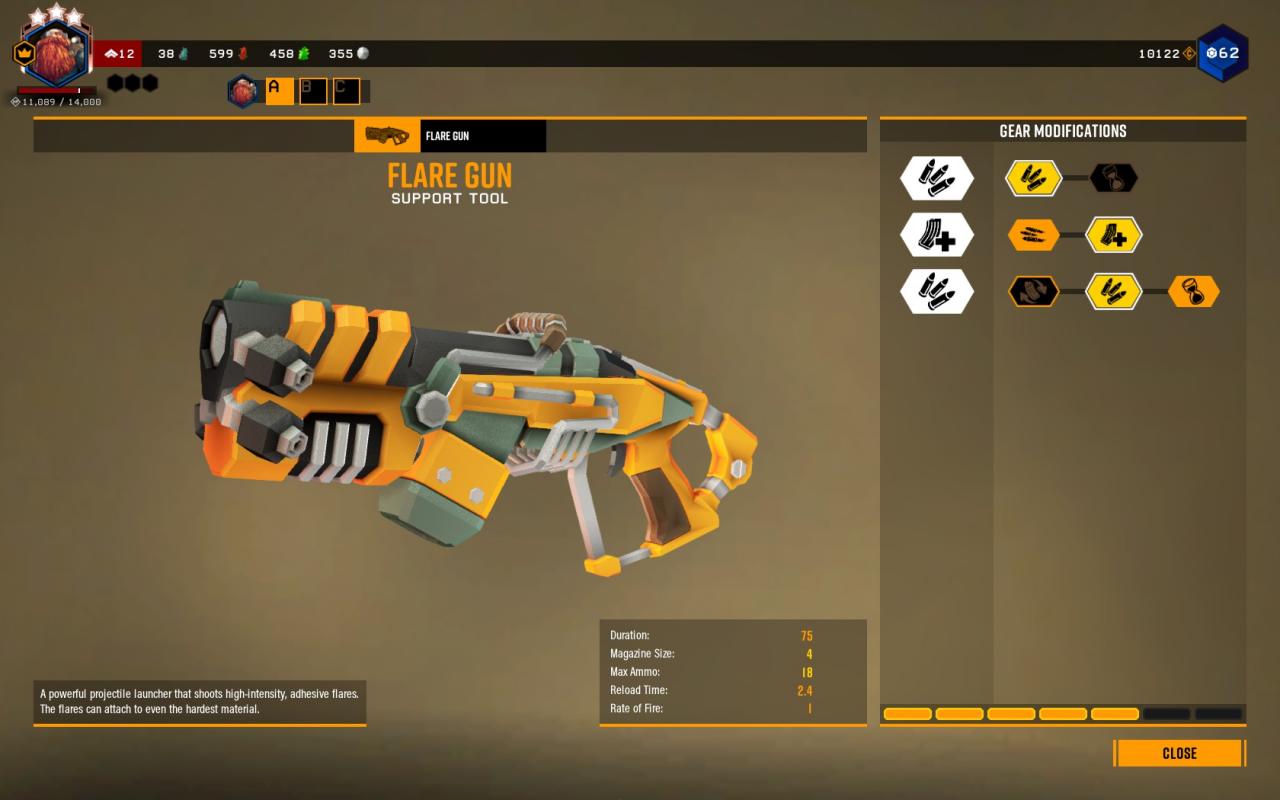The image size is (1280, 800).
Task: Switch to loadout C
Action: [346, 91]
